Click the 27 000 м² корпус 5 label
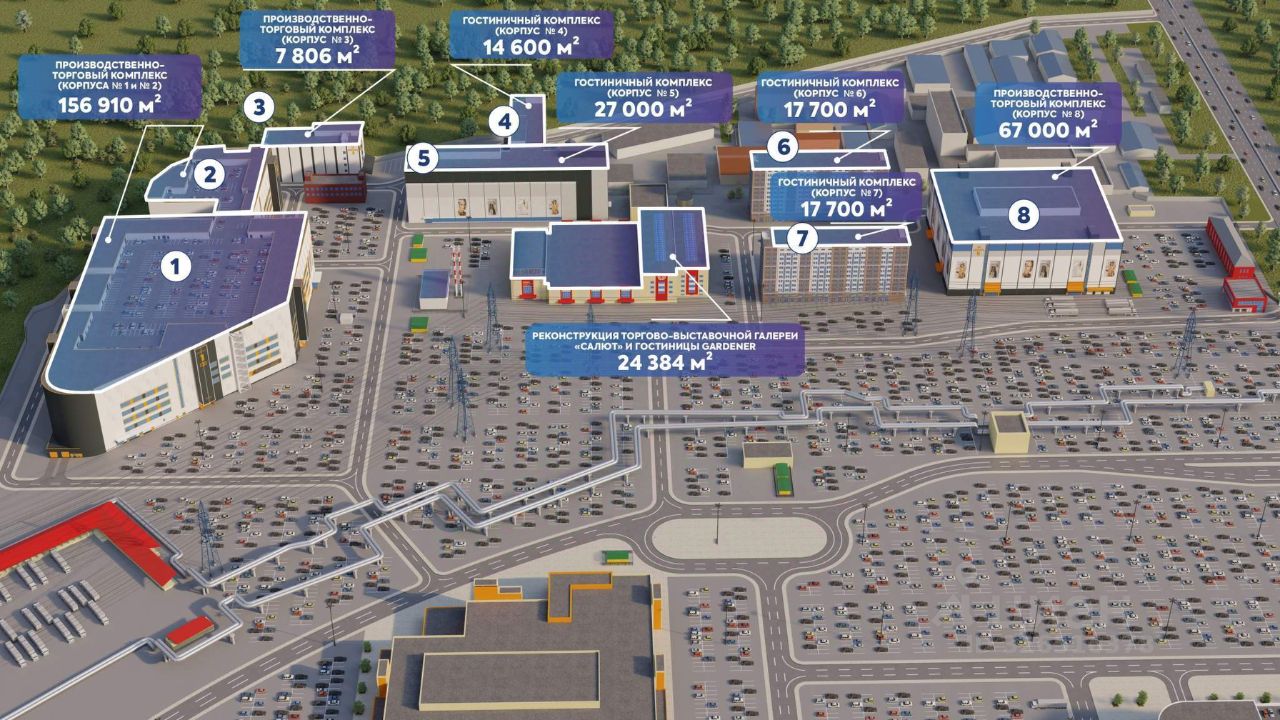 636,96
